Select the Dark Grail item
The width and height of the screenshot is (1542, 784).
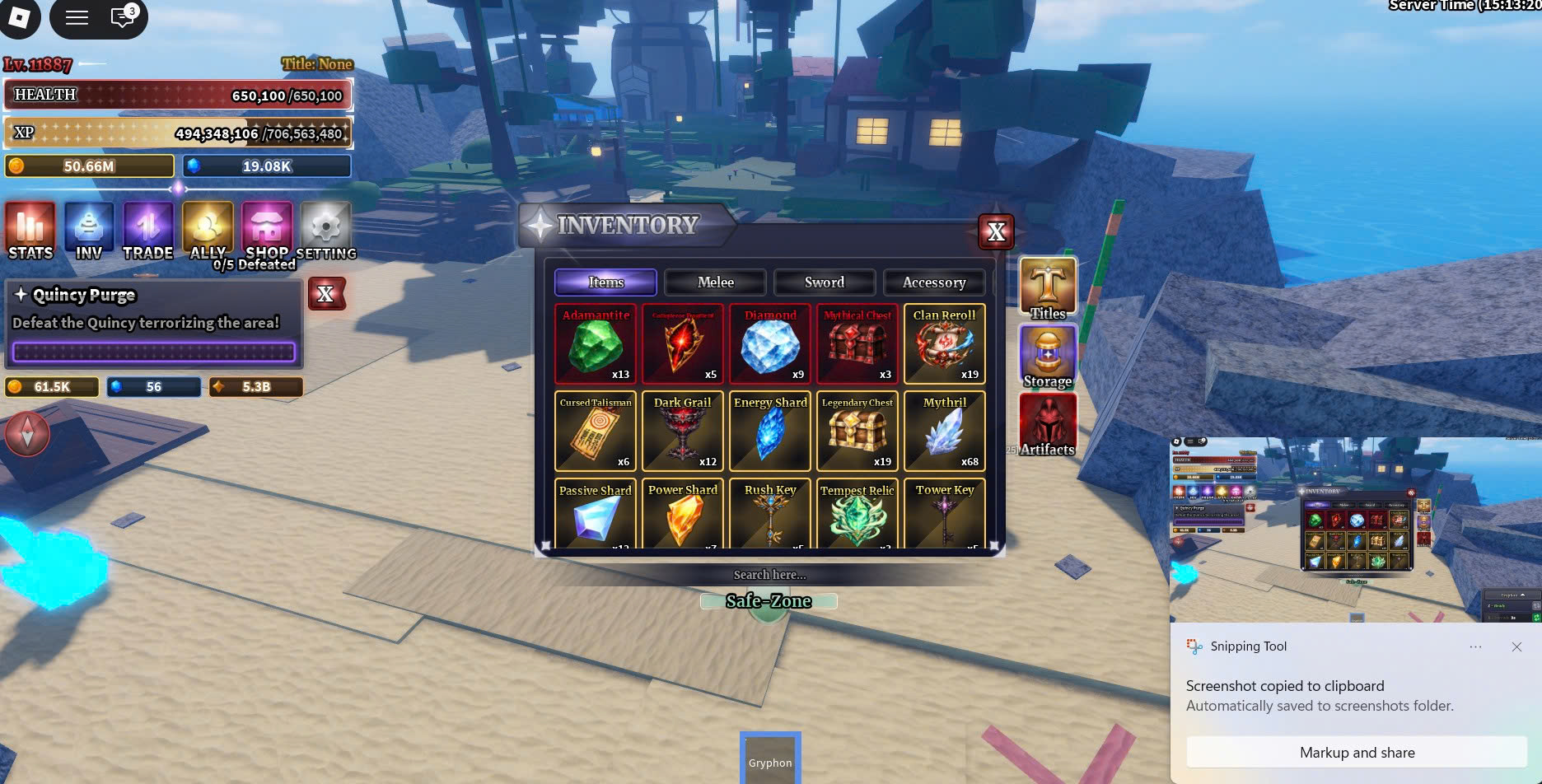[683, 432]
